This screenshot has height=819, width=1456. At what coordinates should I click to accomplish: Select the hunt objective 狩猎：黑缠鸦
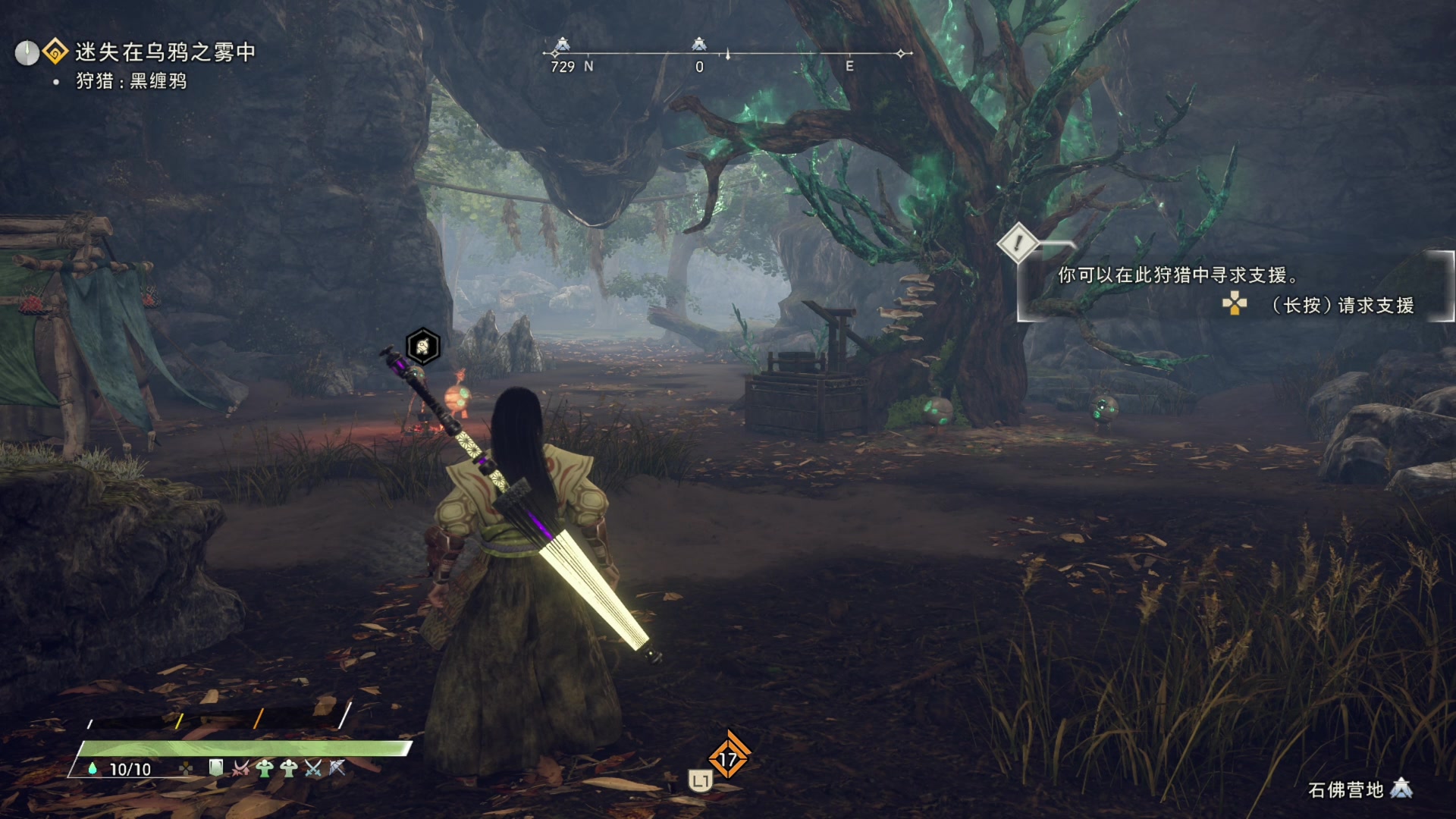click(130, 81)
